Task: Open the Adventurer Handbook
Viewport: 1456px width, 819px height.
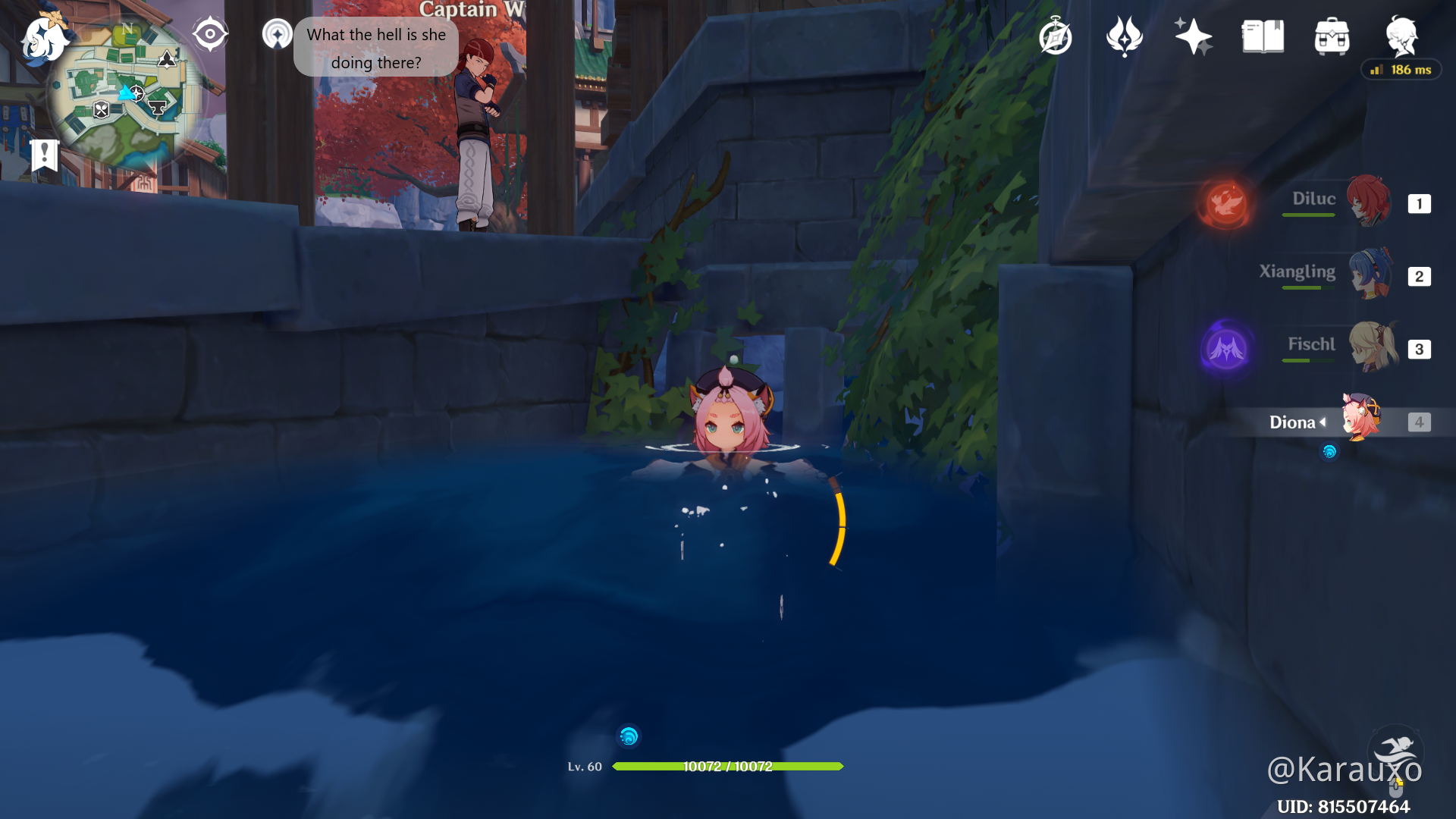Action: [x=1056, y=35]
